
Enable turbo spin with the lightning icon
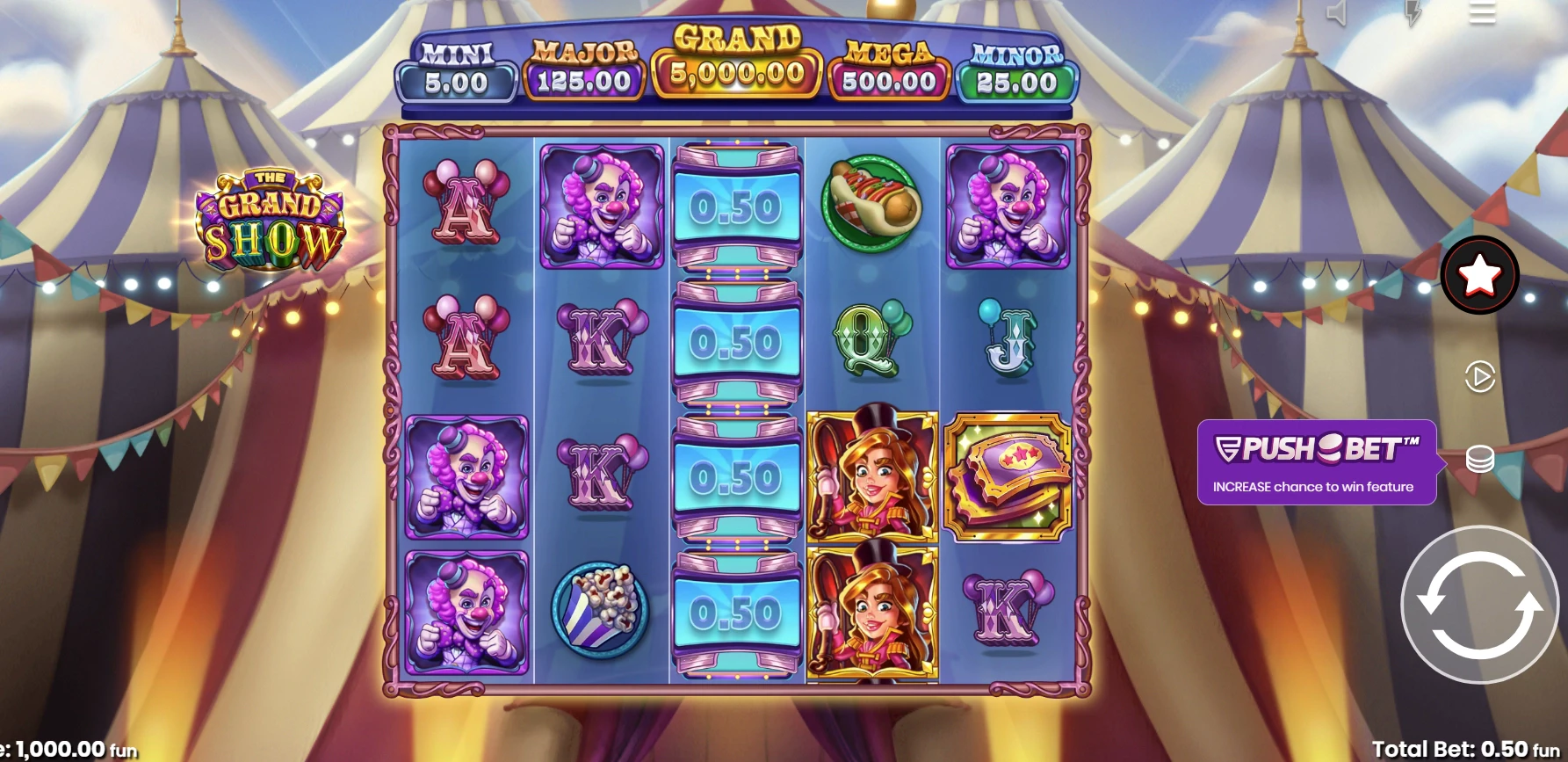[x=1413, y=11]
